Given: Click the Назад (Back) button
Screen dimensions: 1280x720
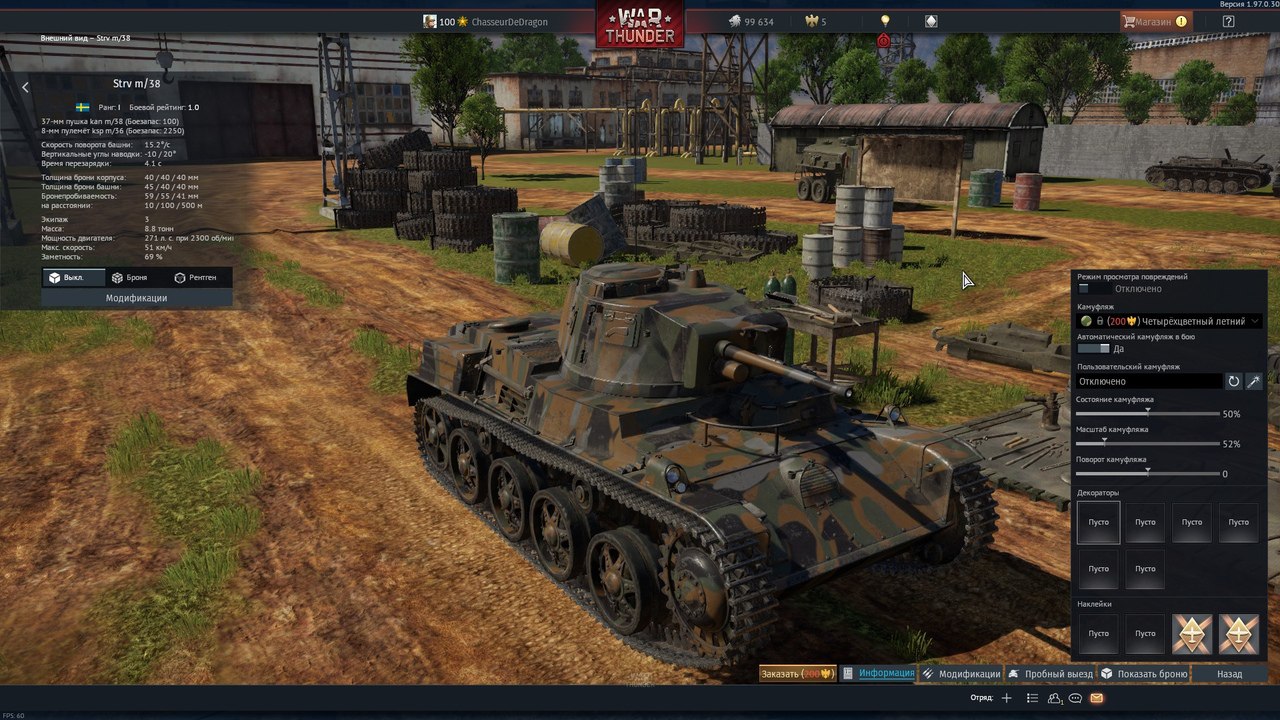Looking at the screenshot, I should click(1229, 674).
